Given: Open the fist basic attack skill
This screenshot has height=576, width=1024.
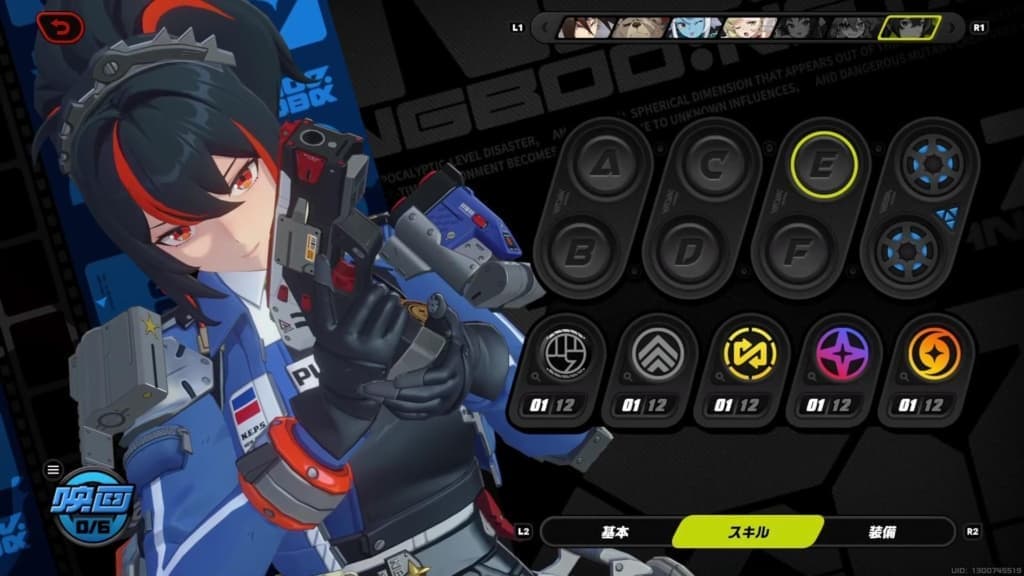Looking at the screenshot, I should click(557, 355).
